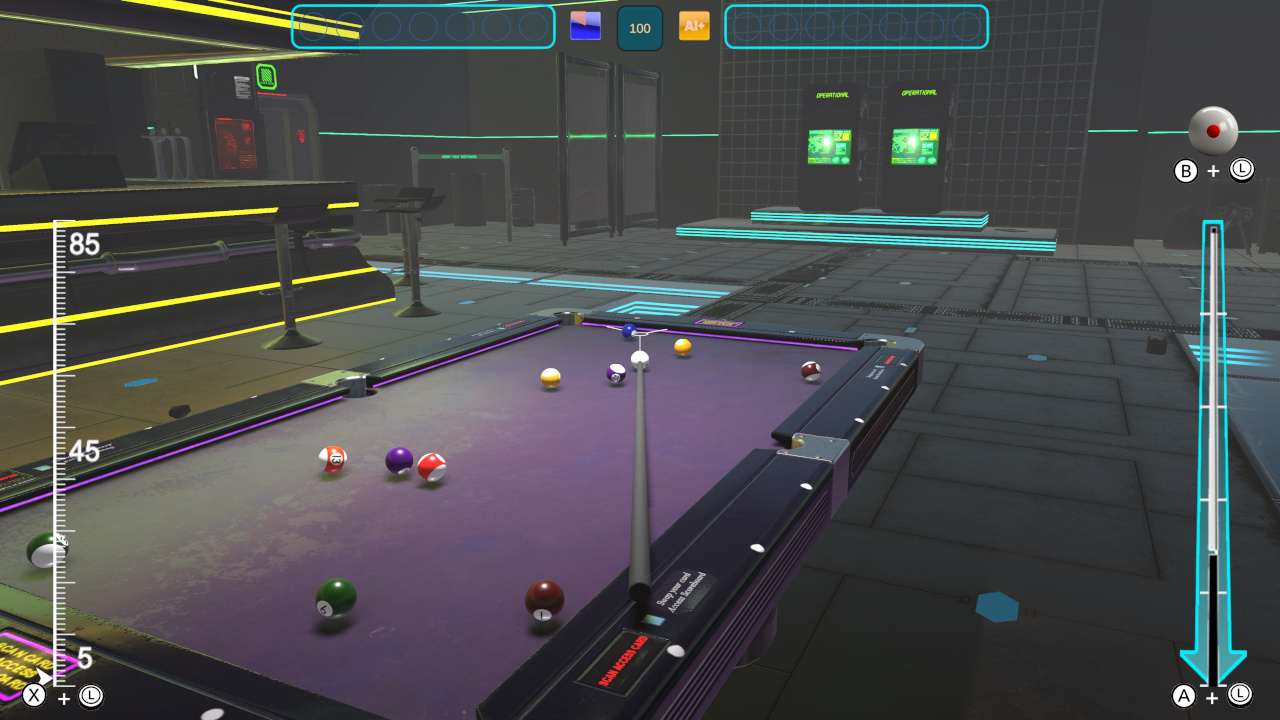Viewport: 1280px width, 720px height.
Task: Select the AI+ assist icon
Action: tap(694, 28)
